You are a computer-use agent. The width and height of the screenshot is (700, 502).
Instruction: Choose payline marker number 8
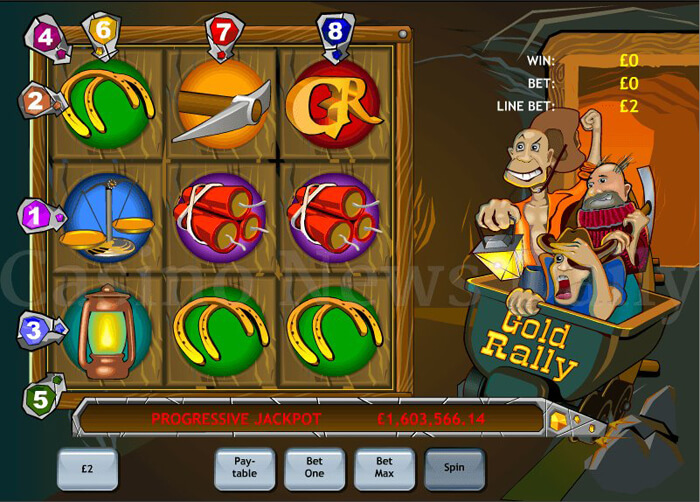[334, 30]
